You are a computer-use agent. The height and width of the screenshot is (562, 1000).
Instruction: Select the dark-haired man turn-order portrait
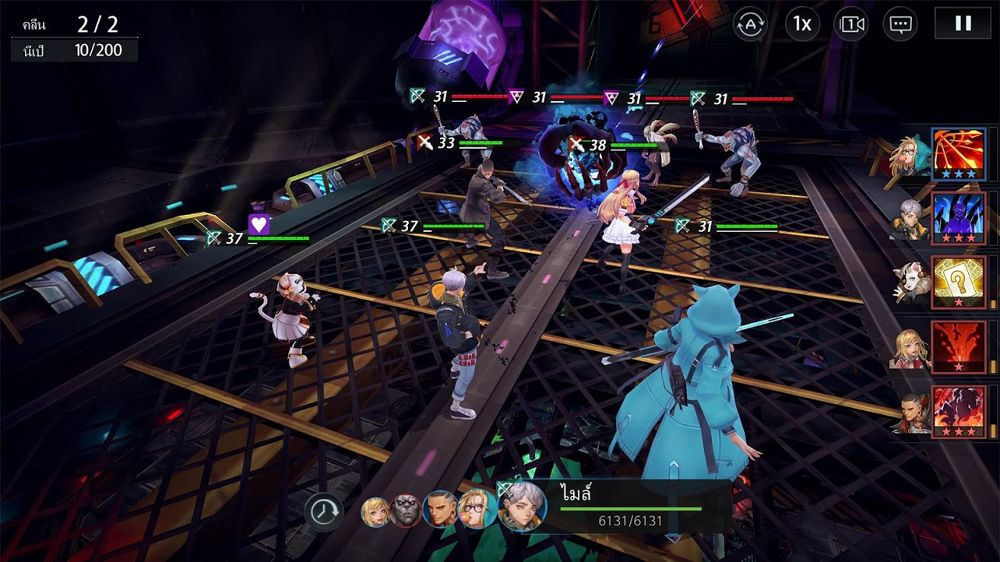pos(439,509)
